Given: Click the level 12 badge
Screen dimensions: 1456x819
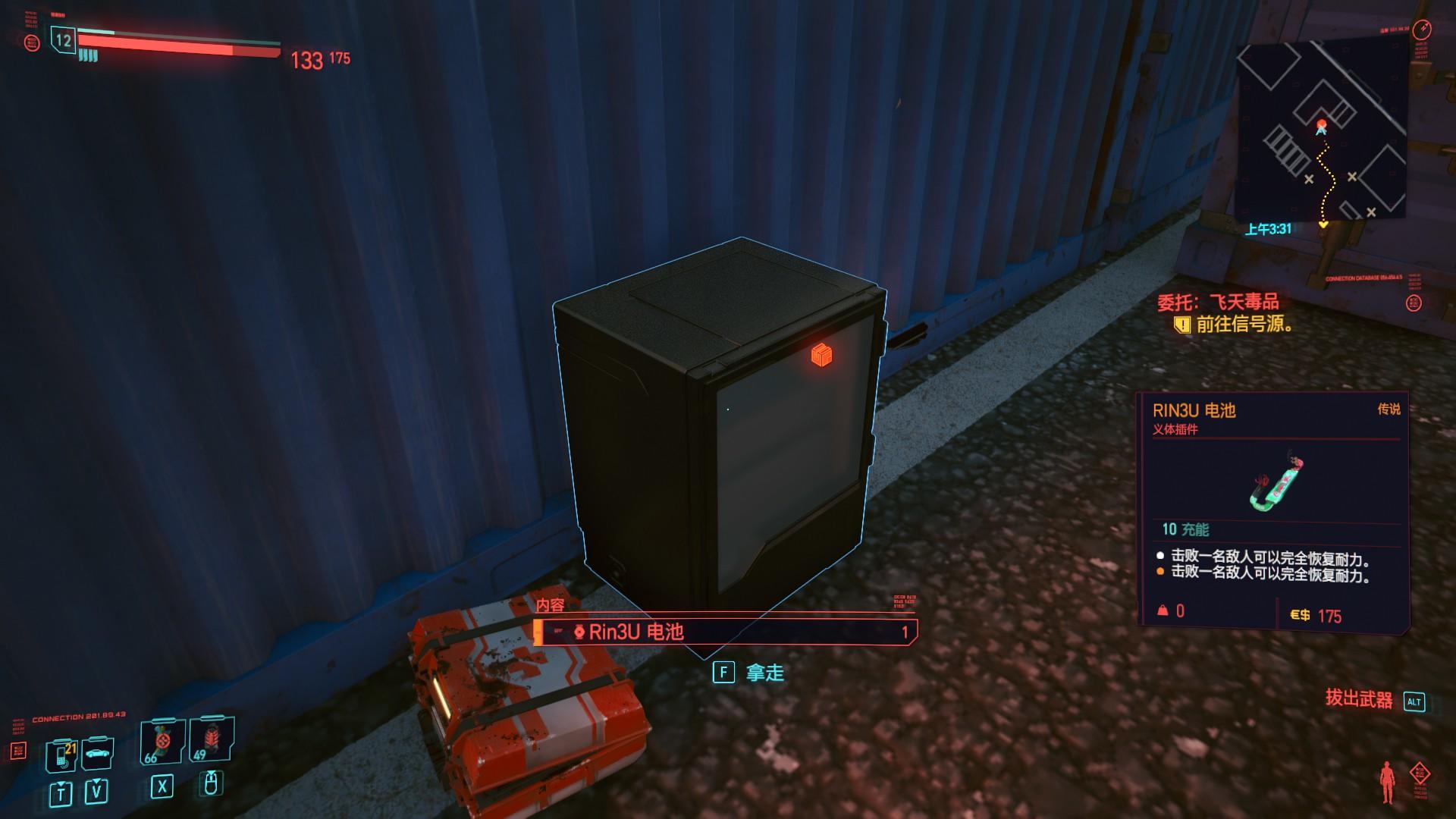Looking at the screenshot, I should [x=64, y=40].
